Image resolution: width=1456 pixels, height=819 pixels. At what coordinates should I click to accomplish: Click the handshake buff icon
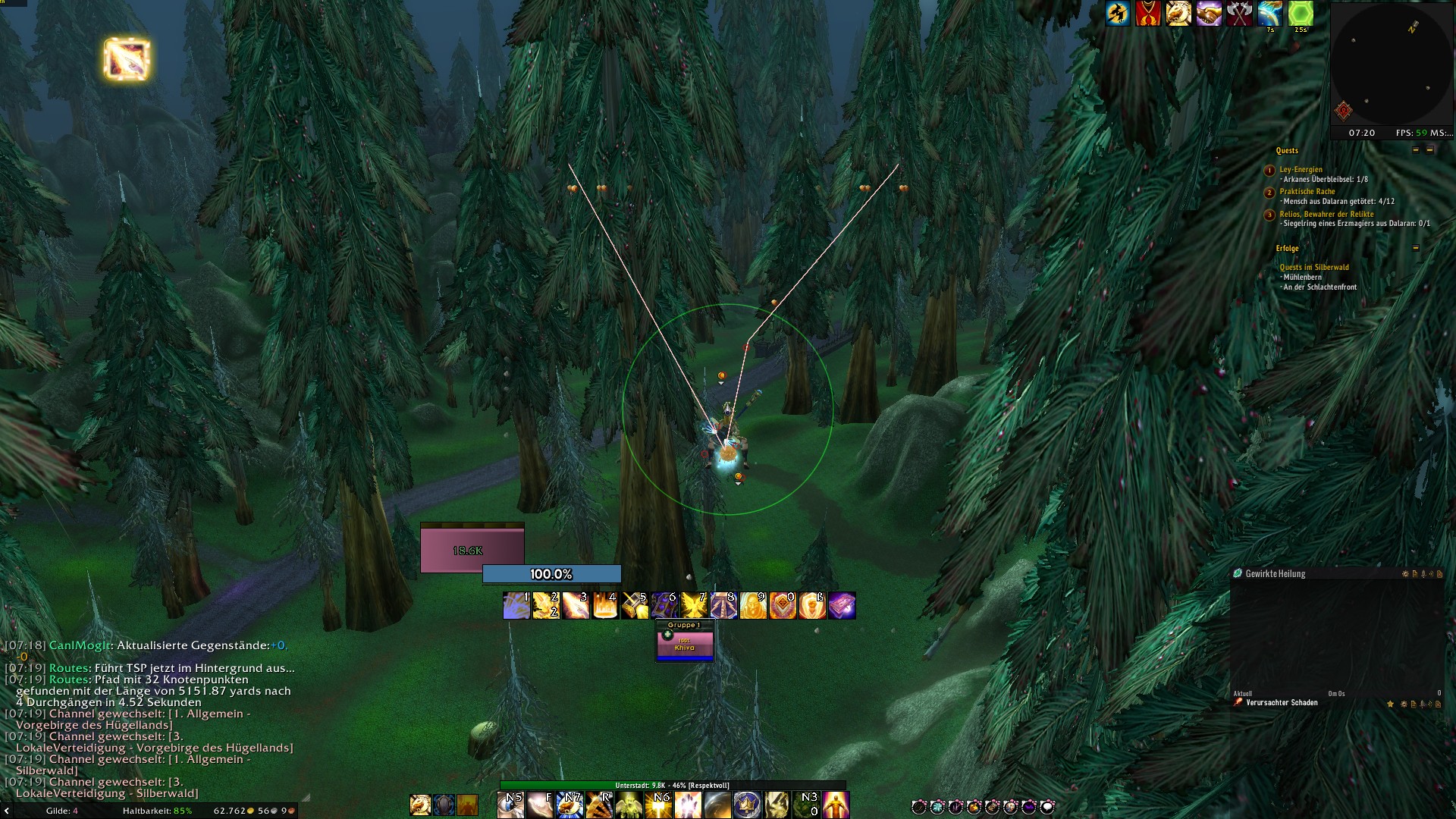1209,14
